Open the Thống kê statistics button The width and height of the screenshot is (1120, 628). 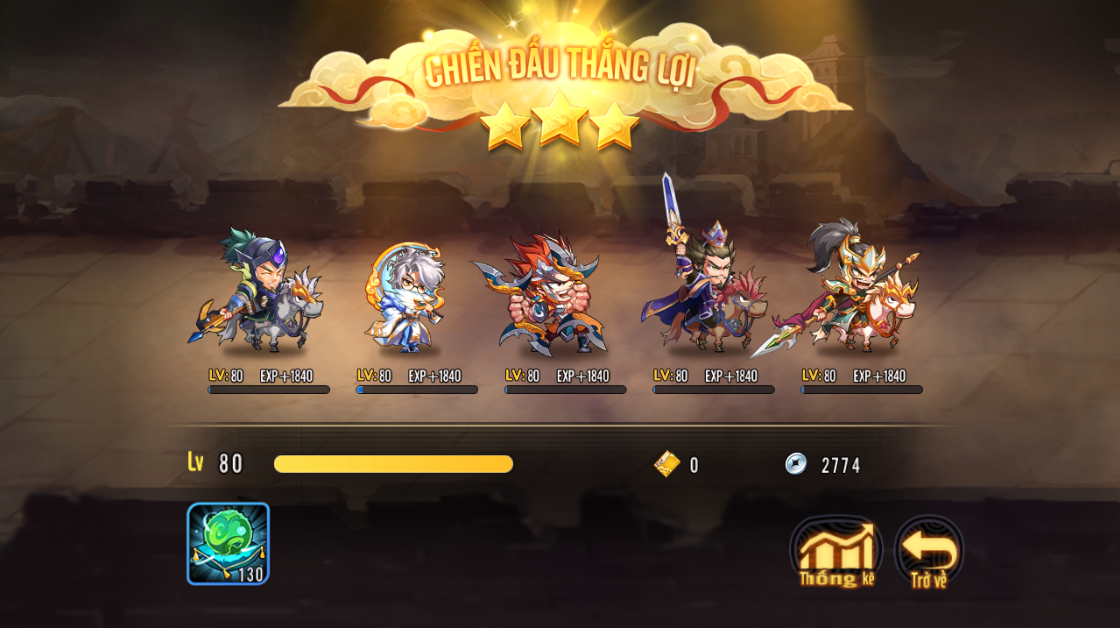click(x=836, y=551)
